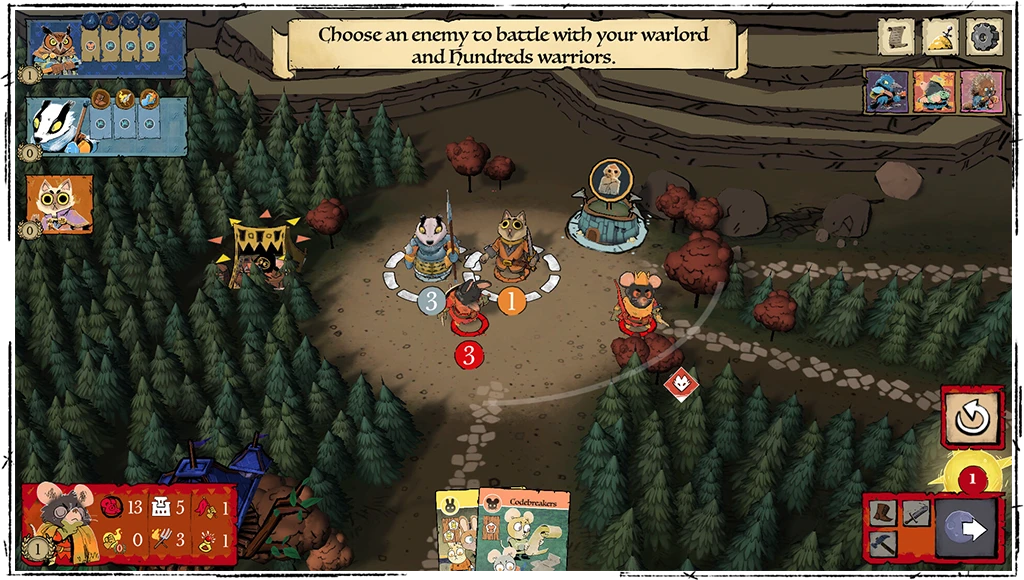
Task: Open the orange cat faction portrait
Action: pos(60,204)
